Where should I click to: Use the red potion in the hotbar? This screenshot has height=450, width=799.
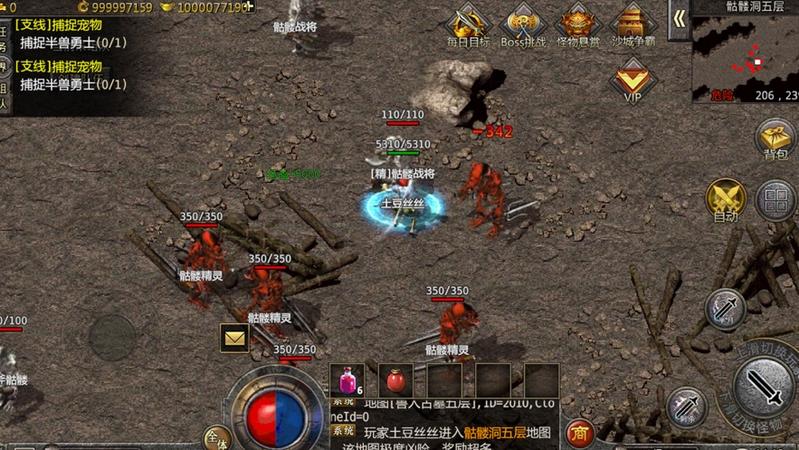pyautogui.click(x=395, y=380)
